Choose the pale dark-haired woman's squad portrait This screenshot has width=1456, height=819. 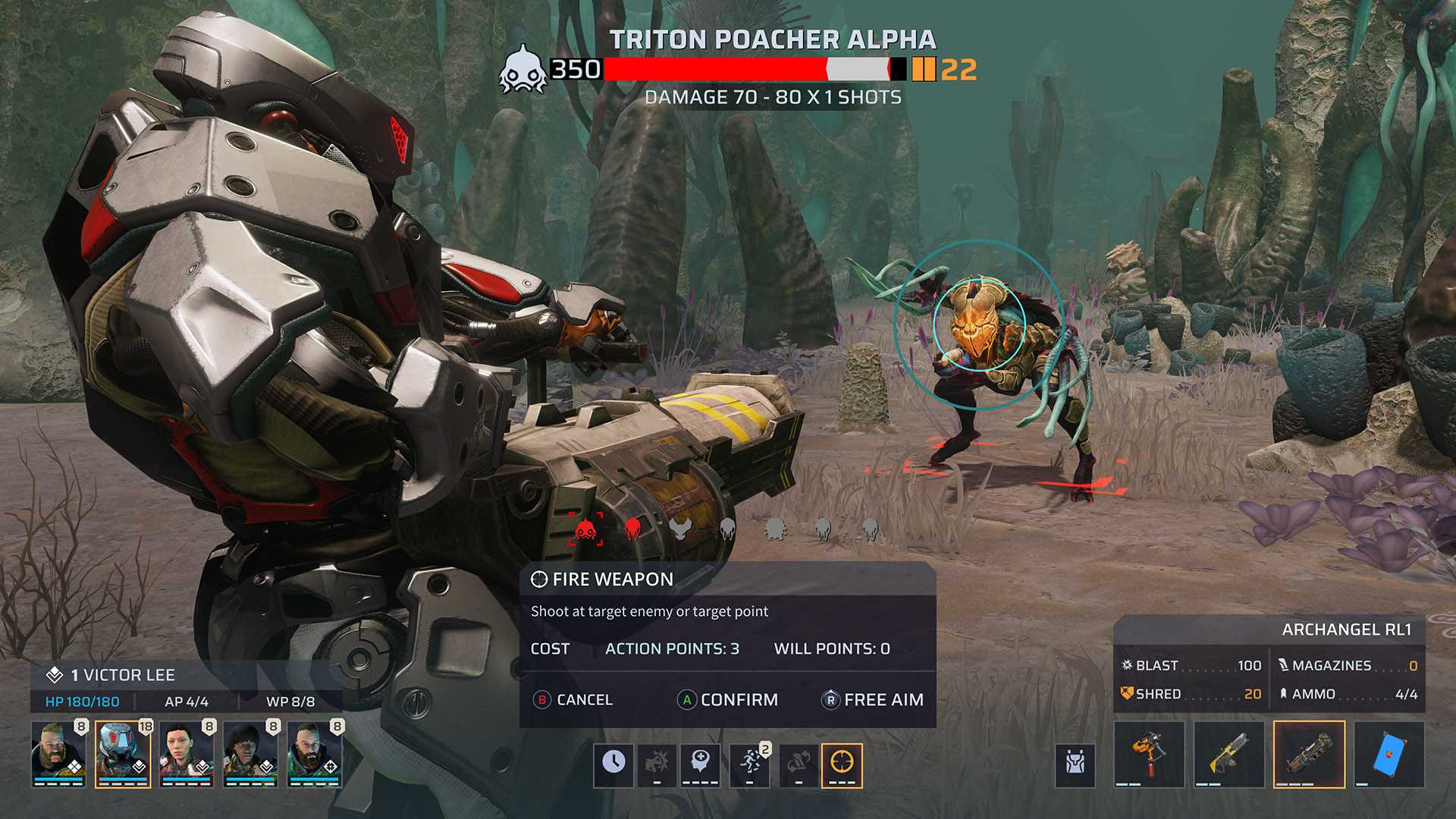[x=187, y=753]
